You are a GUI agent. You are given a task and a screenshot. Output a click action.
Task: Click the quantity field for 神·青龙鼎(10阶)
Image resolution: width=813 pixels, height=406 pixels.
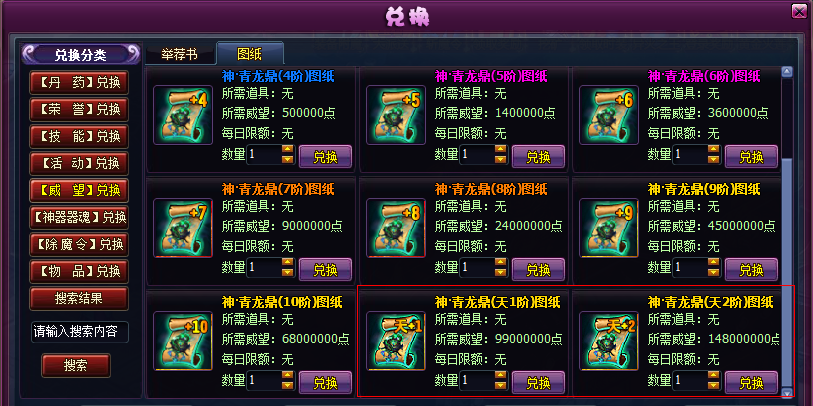click(264, 381)
